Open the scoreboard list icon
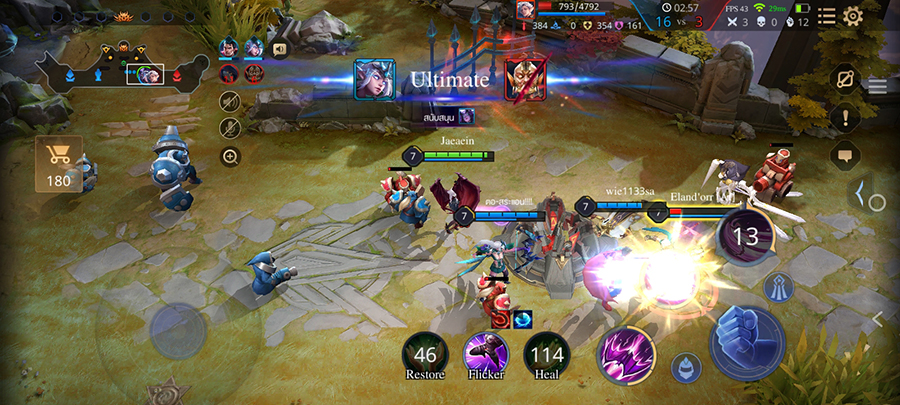Screen dimensions: 900x405 (827, 16)
